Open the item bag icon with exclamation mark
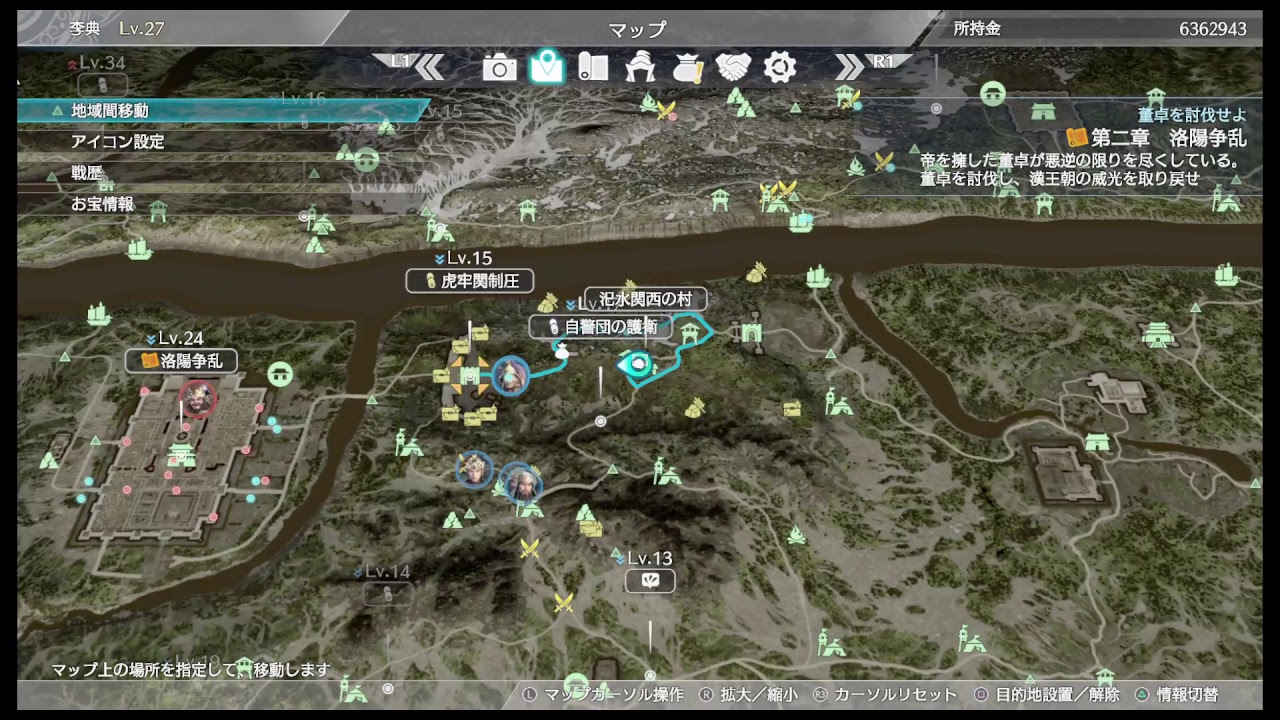1280x720 pixels. point(686,68)
